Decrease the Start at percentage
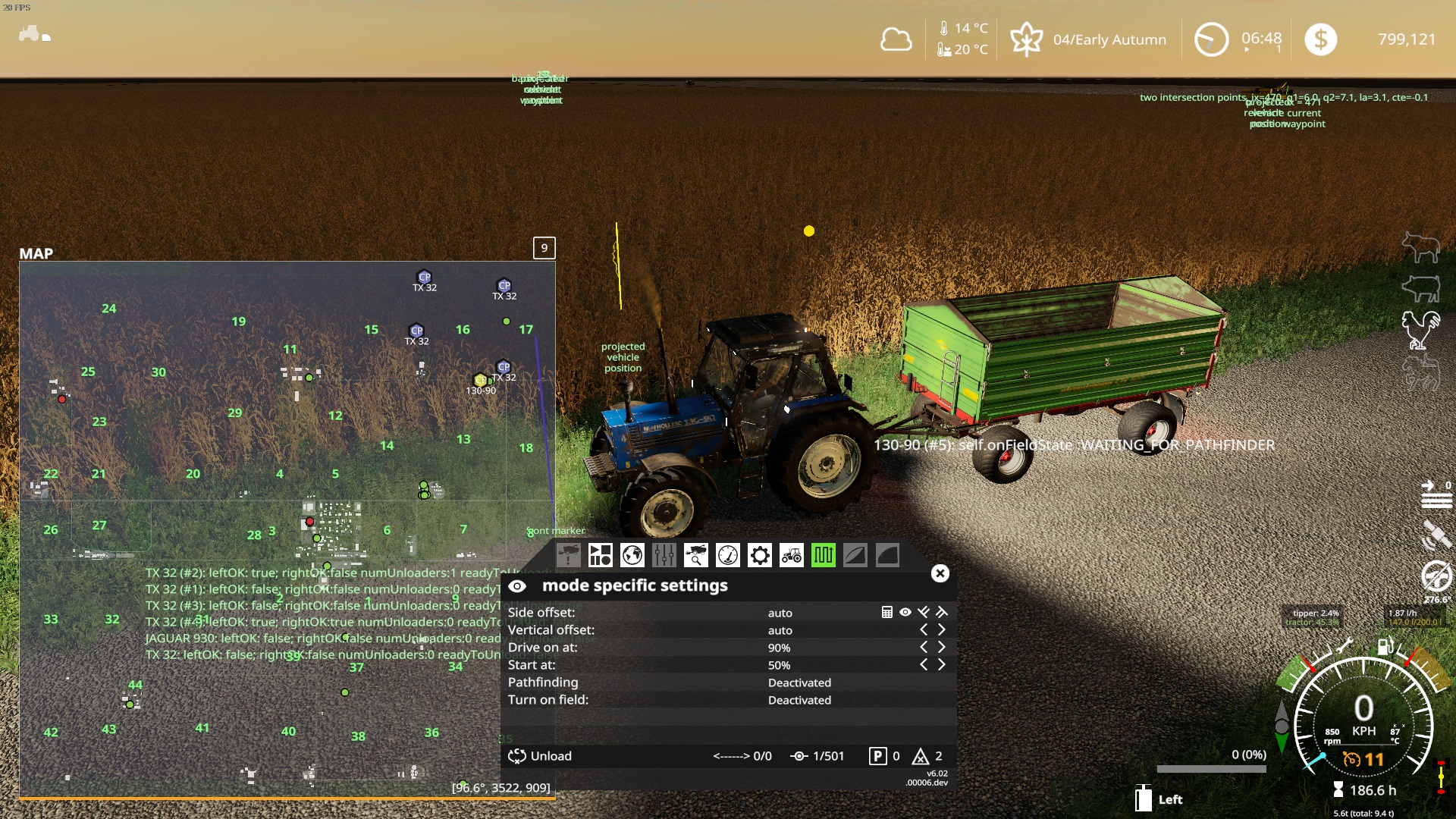 click(x=924, y=664)
